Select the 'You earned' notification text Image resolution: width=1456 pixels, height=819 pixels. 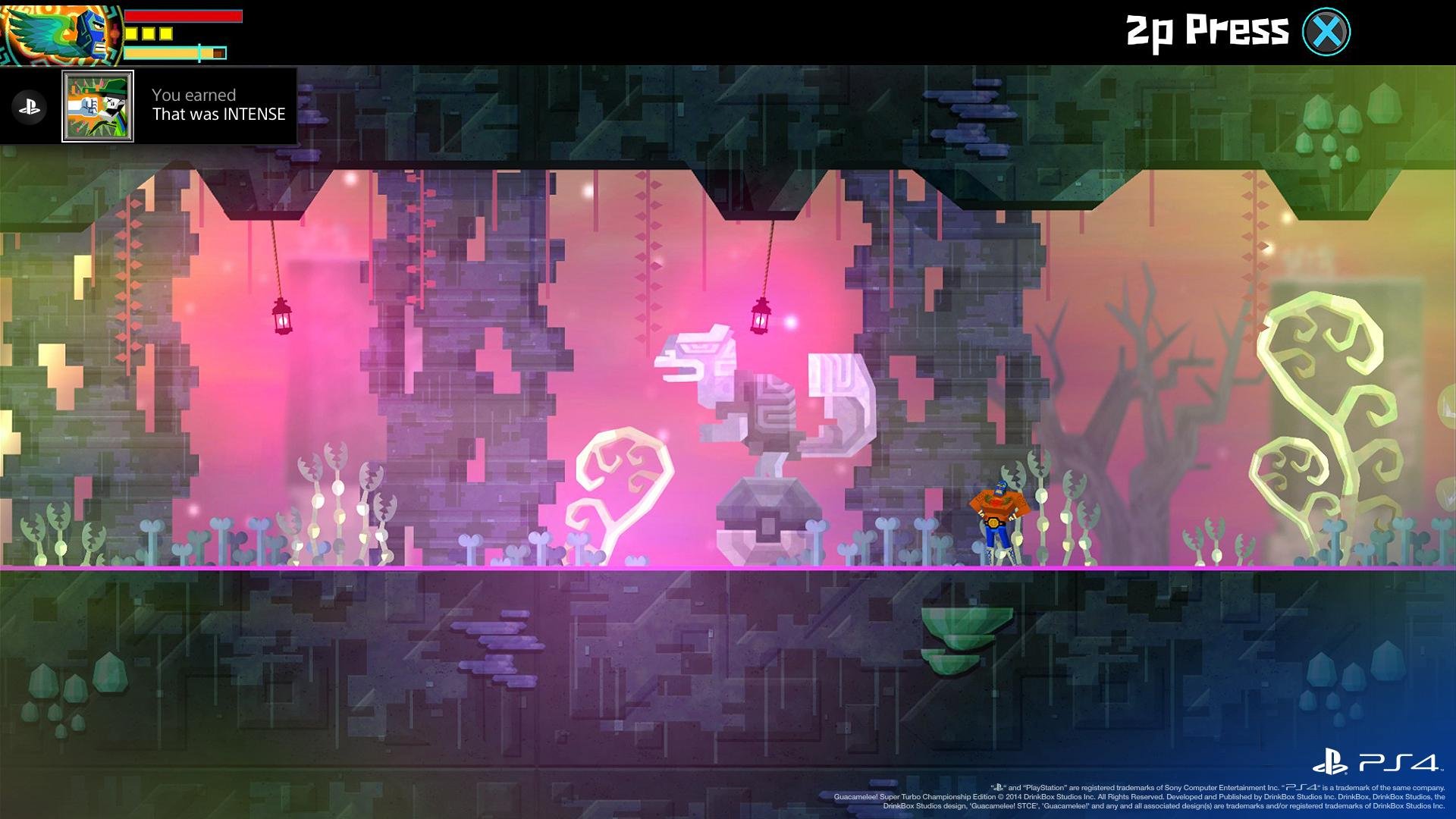pyautogui.click(x=193, y=95)
